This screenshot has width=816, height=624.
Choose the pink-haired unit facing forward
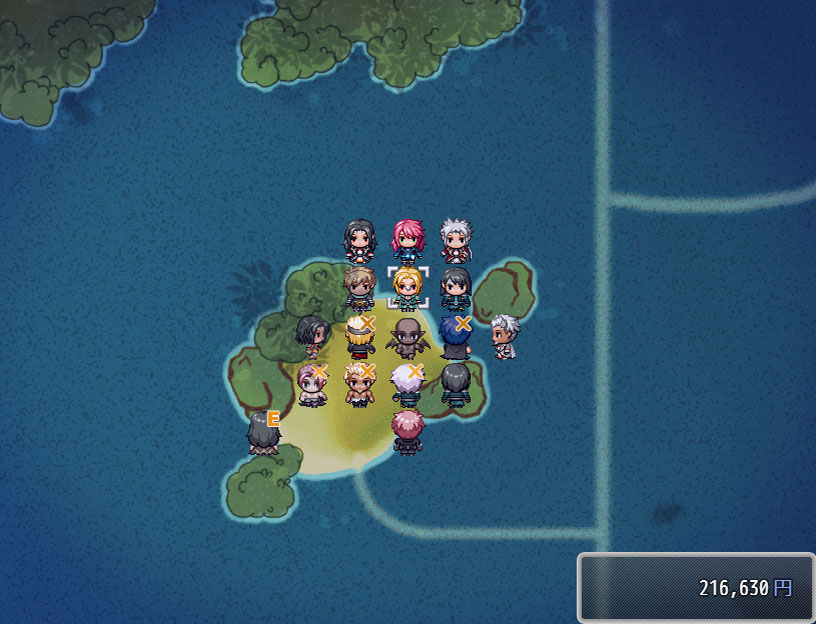click(x=408, y=241)
